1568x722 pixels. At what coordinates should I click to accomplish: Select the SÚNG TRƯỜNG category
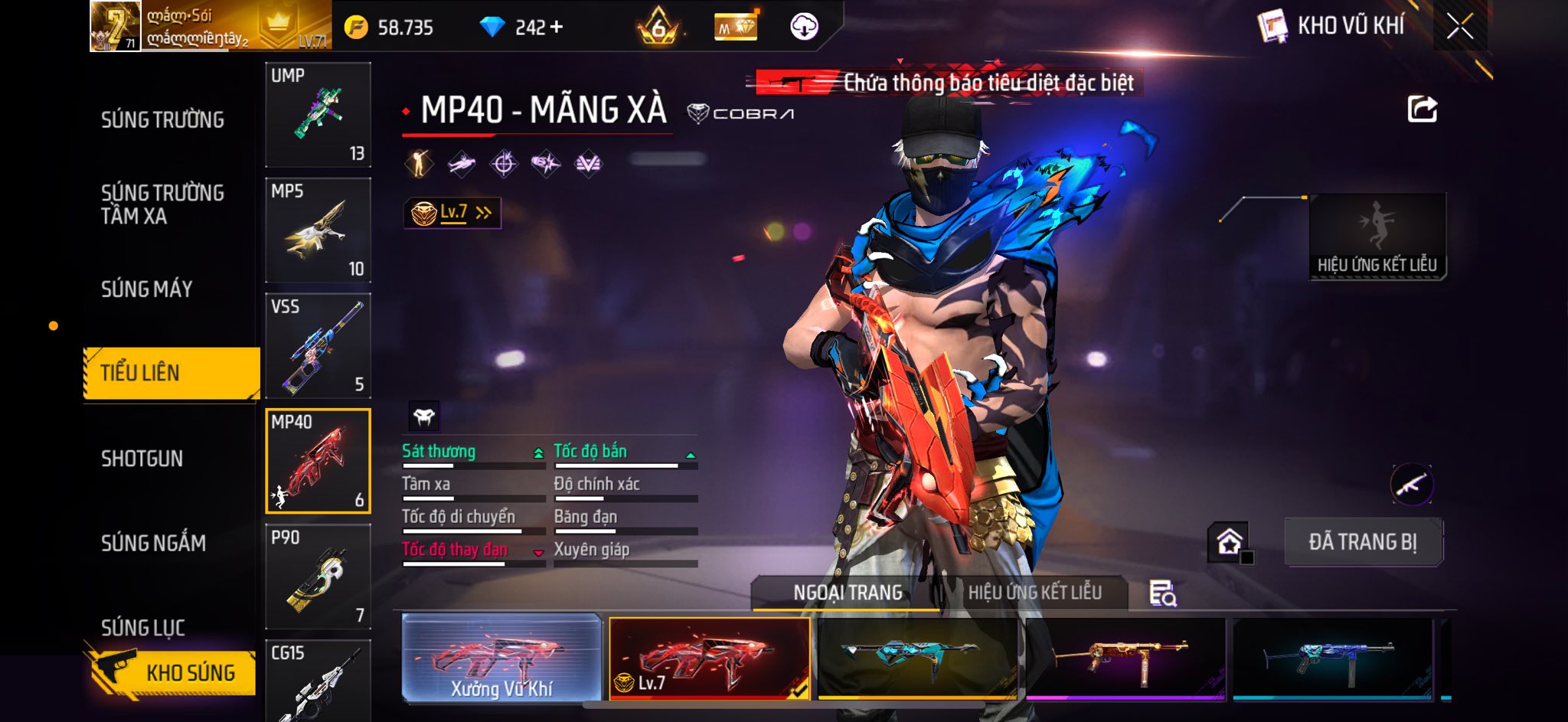162,120
